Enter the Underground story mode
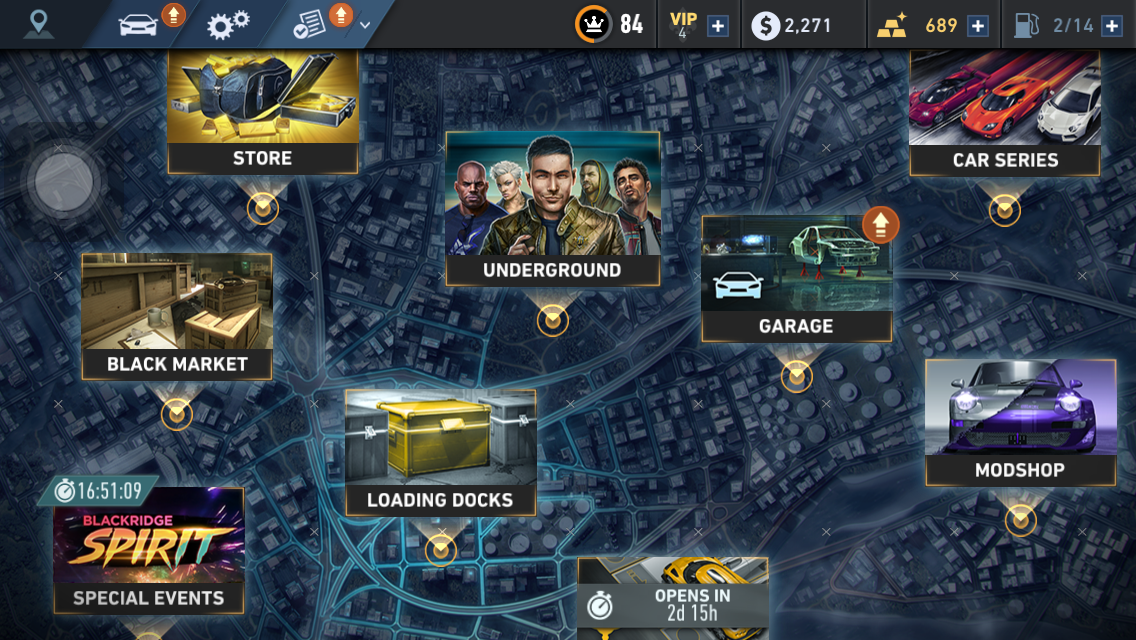This screenshot has height=640, width=1136. tap(553, 208)
